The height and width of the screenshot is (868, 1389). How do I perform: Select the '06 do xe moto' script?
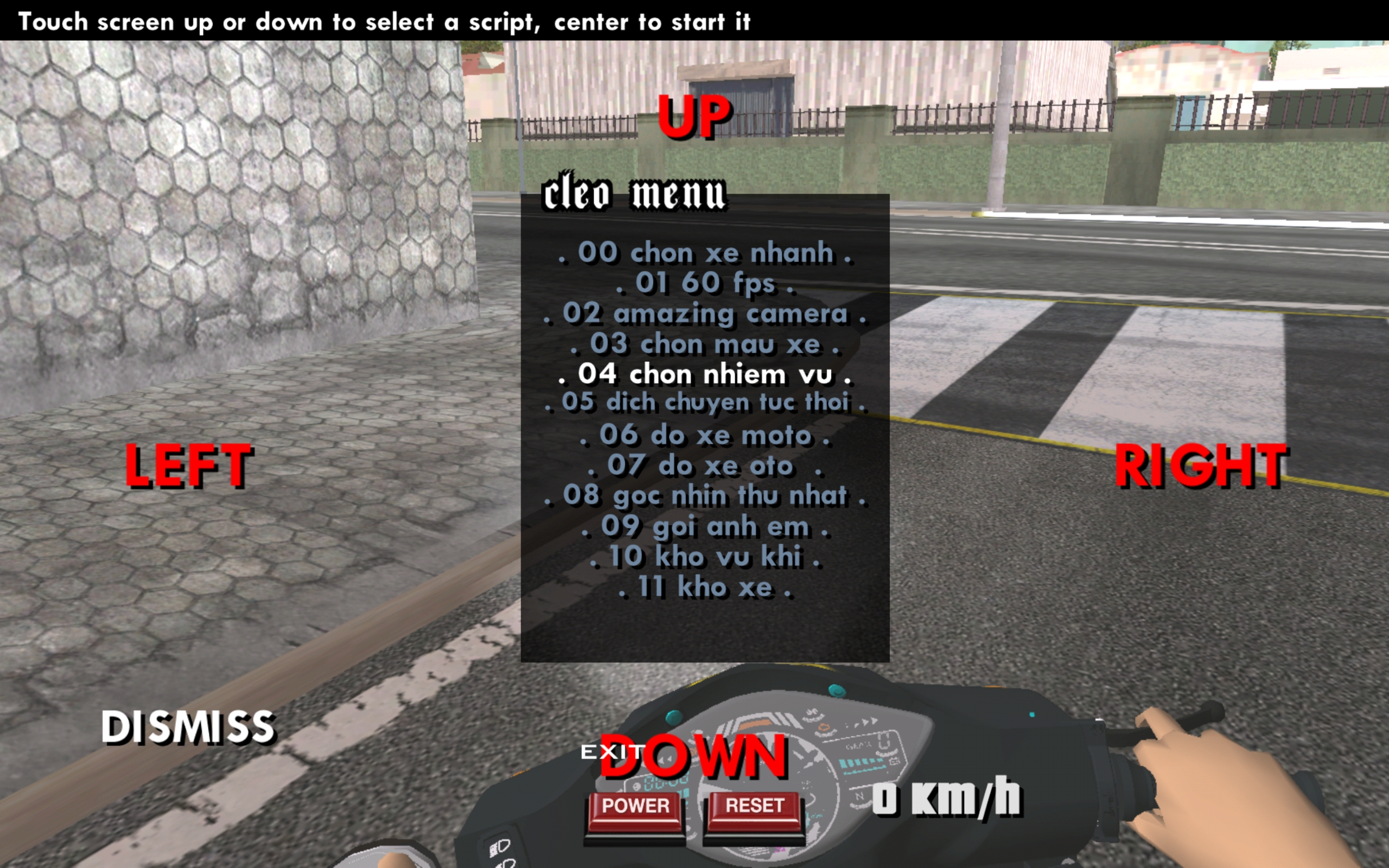point(705,436)
